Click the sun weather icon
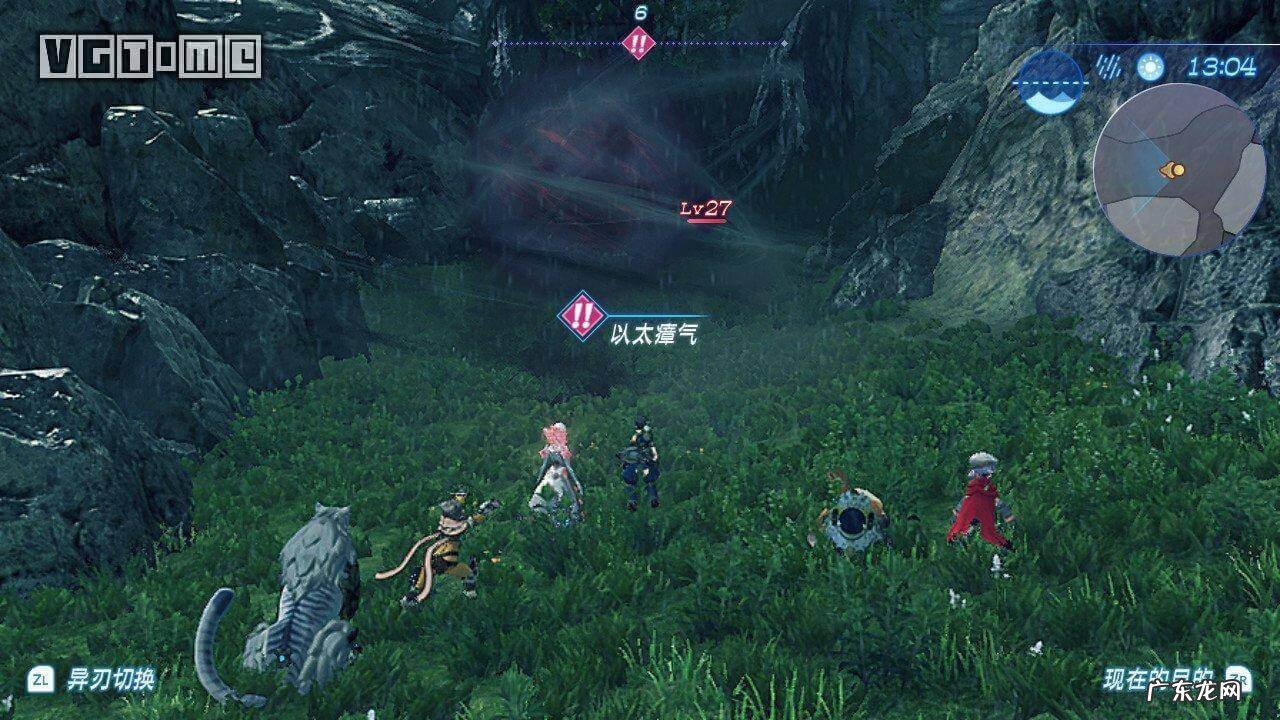The image size is (1280, 720). (1151, 67)
